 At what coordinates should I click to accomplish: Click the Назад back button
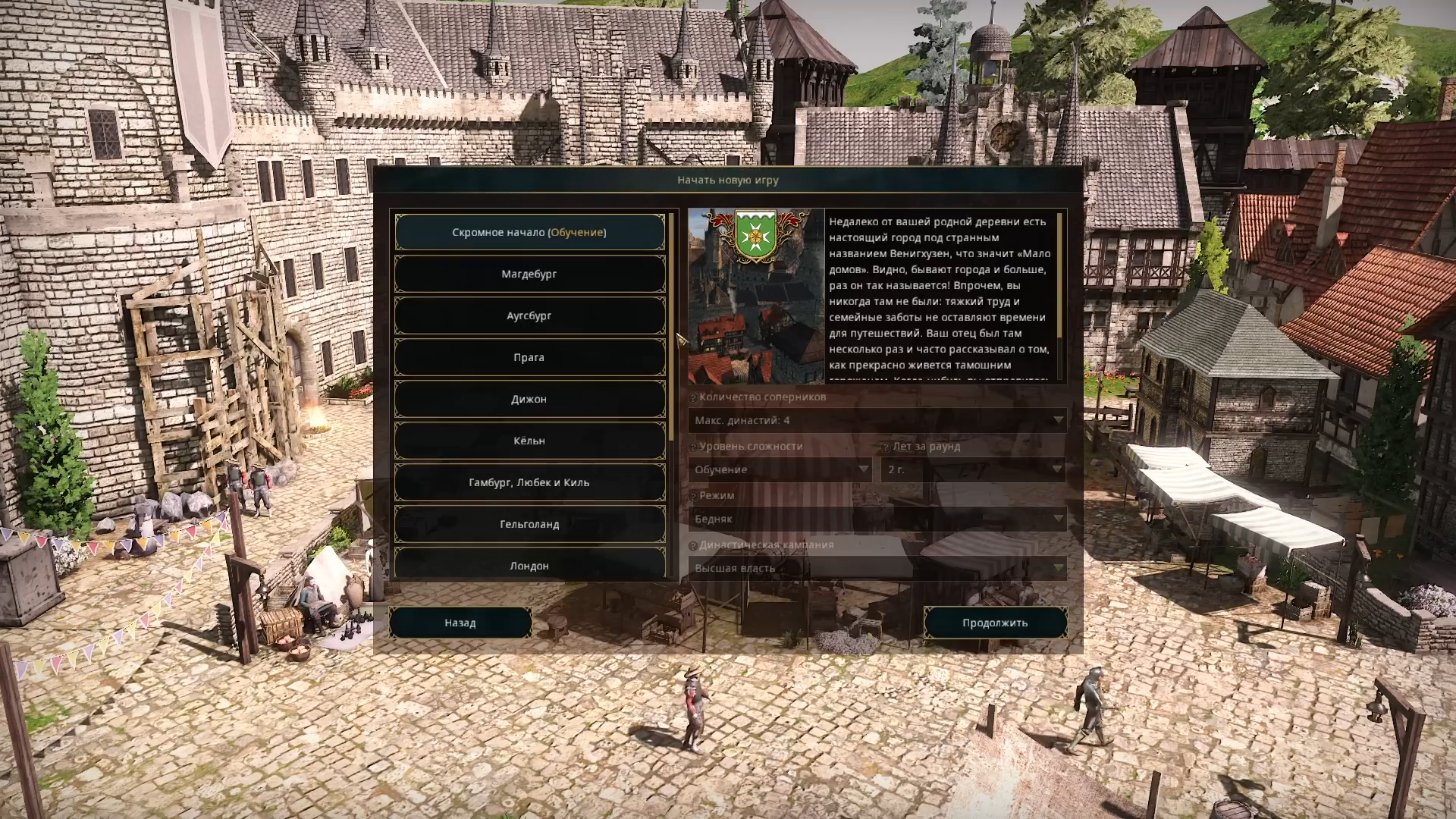[x=460, y=623]
